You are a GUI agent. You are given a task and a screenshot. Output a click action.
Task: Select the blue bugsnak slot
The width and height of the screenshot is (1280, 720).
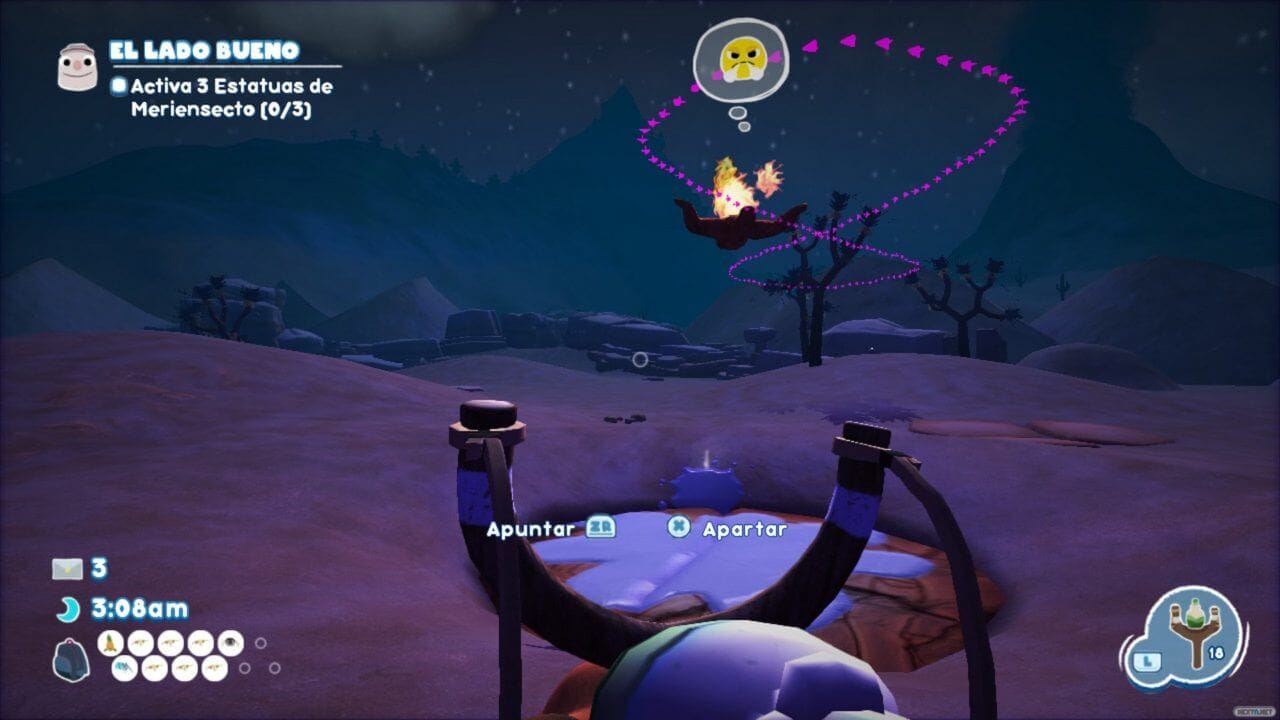[x=124, y=668]
